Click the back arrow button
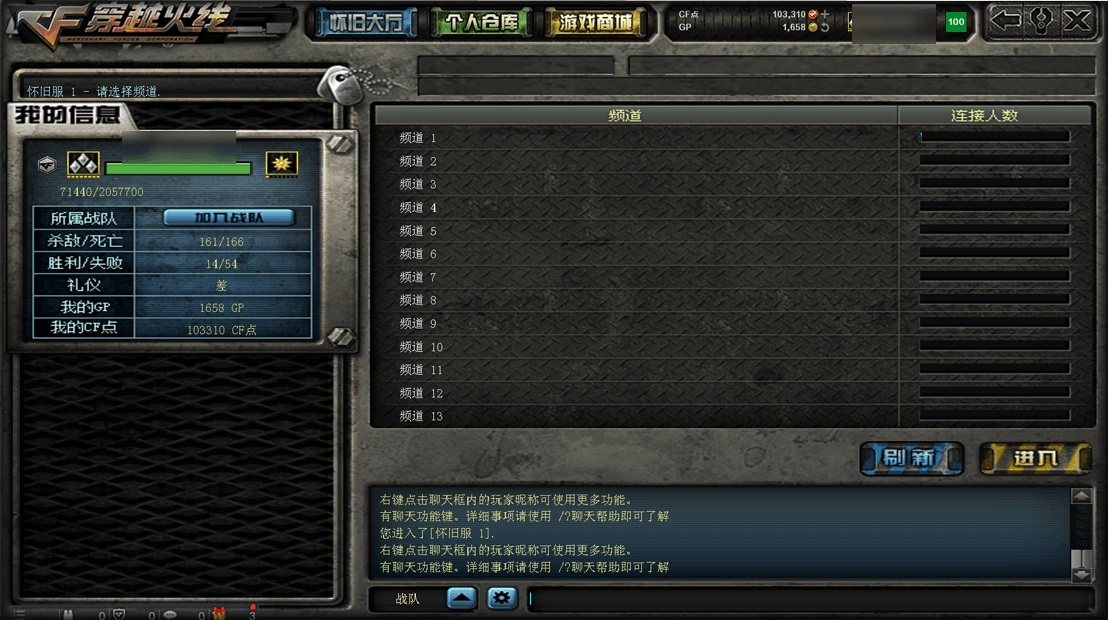1108x620 pixels. 1006,20
